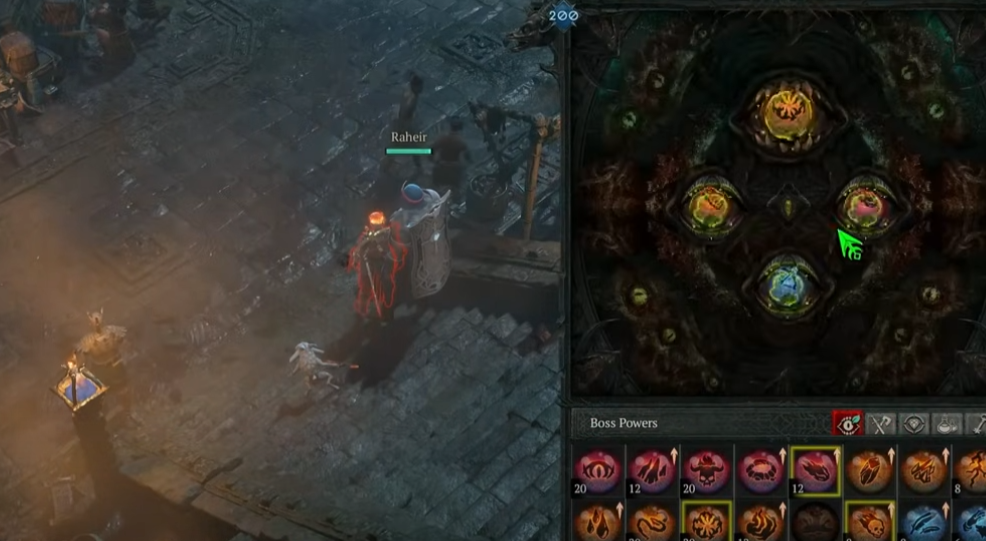This screenshot has height=541, width=986.
Task: Choose the orange crystal shard boss power
Action: coord(868,468)
